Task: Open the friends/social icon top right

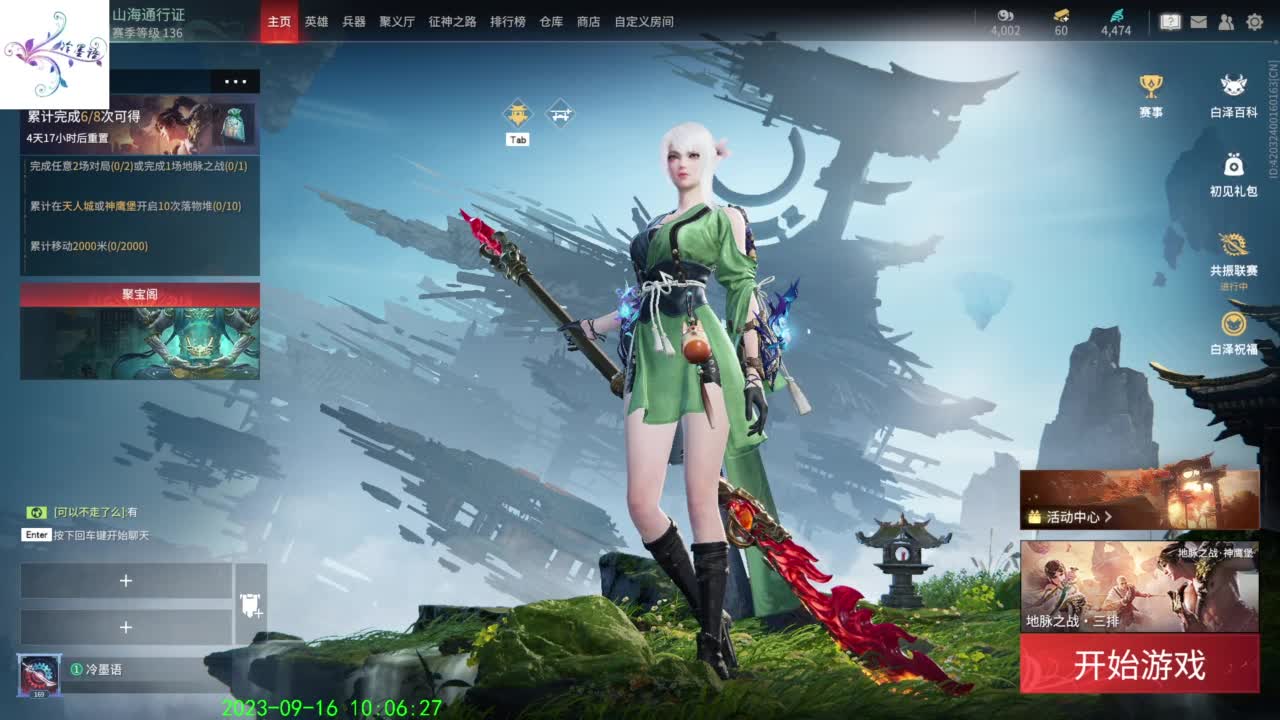Action: click(1225, 20)
